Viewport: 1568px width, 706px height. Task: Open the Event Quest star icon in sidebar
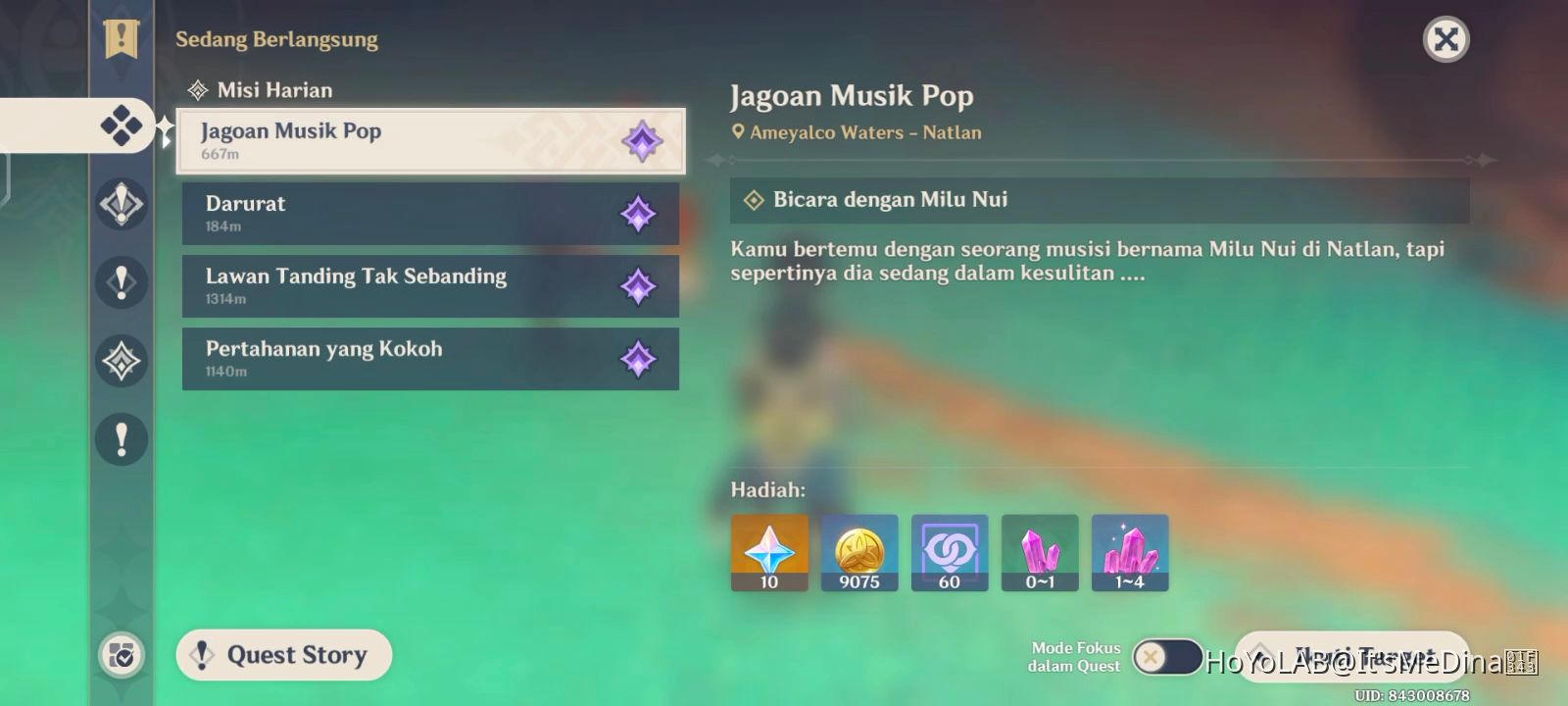coord(122,361)
